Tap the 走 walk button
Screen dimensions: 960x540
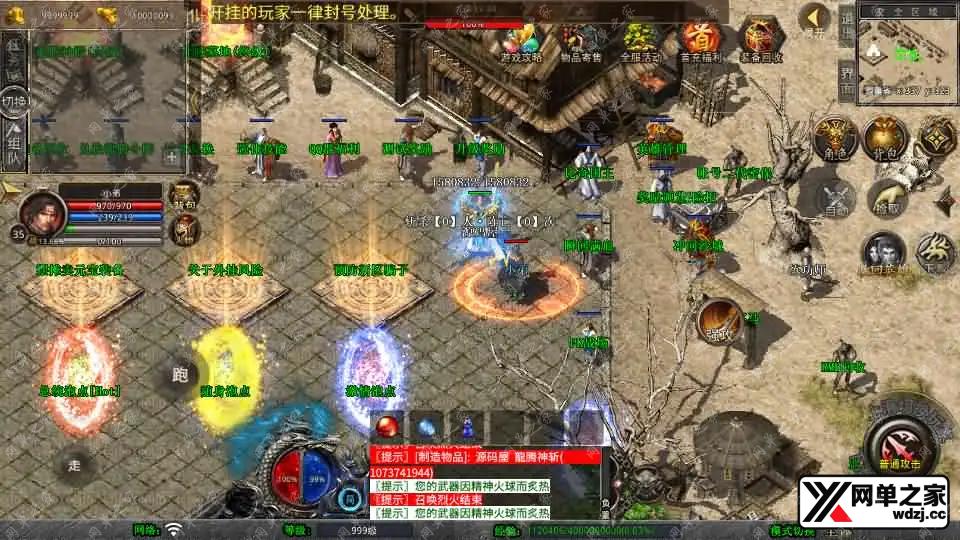tap(75, 465)
